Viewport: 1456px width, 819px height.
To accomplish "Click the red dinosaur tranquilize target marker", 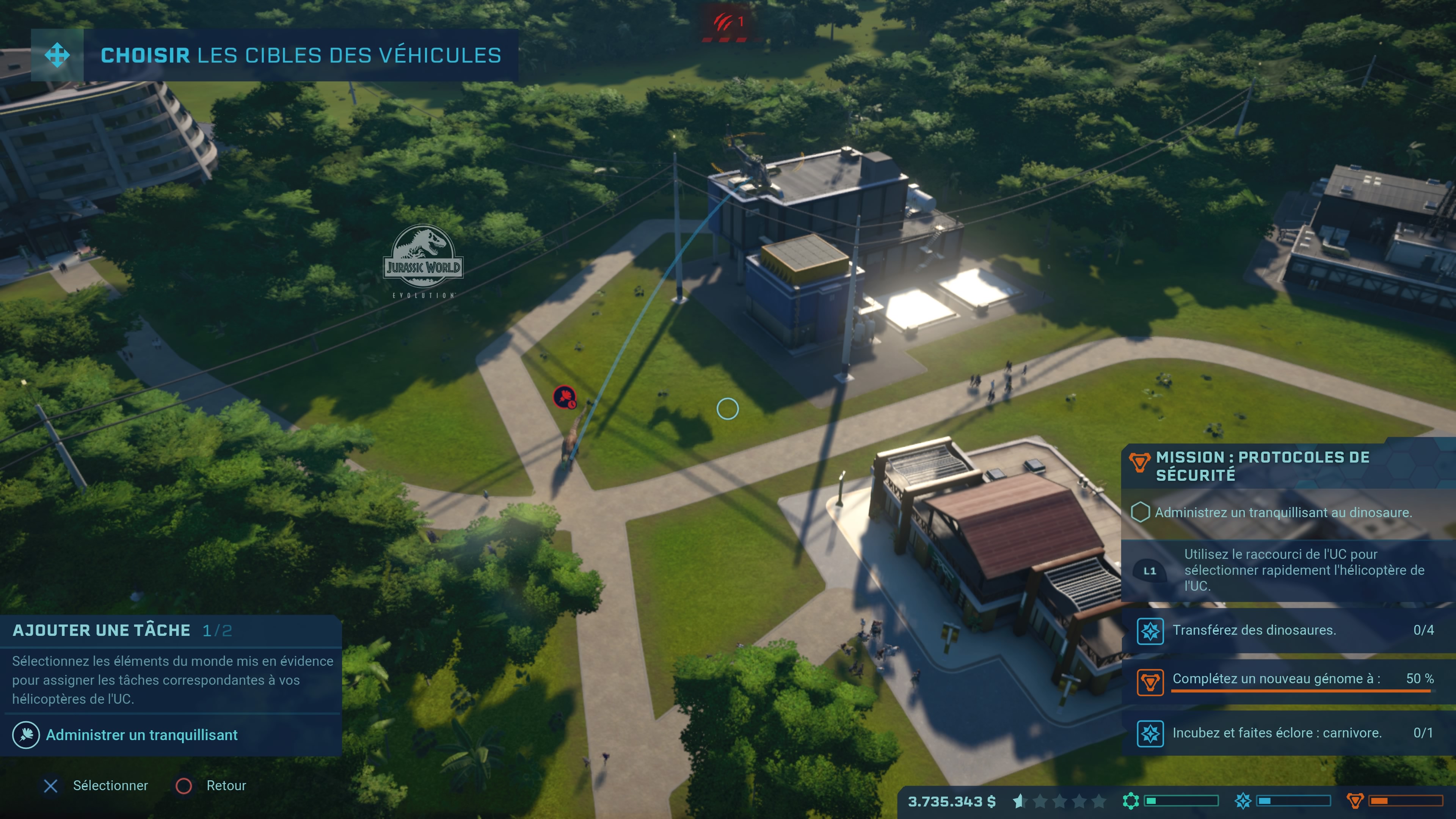I will pyautogui.click(x=564, y=397).
